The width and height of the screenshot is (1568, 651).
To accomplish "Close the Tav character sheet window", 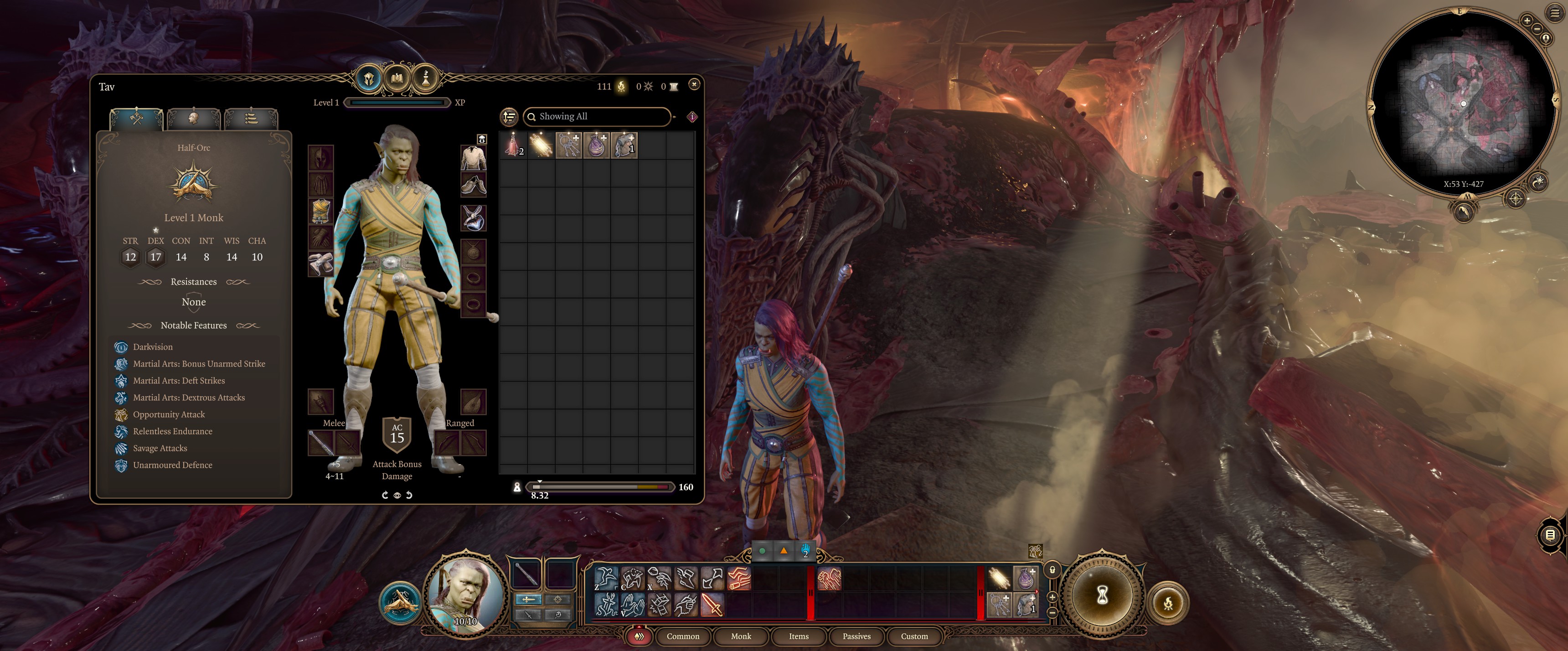I will pos(694,84).
